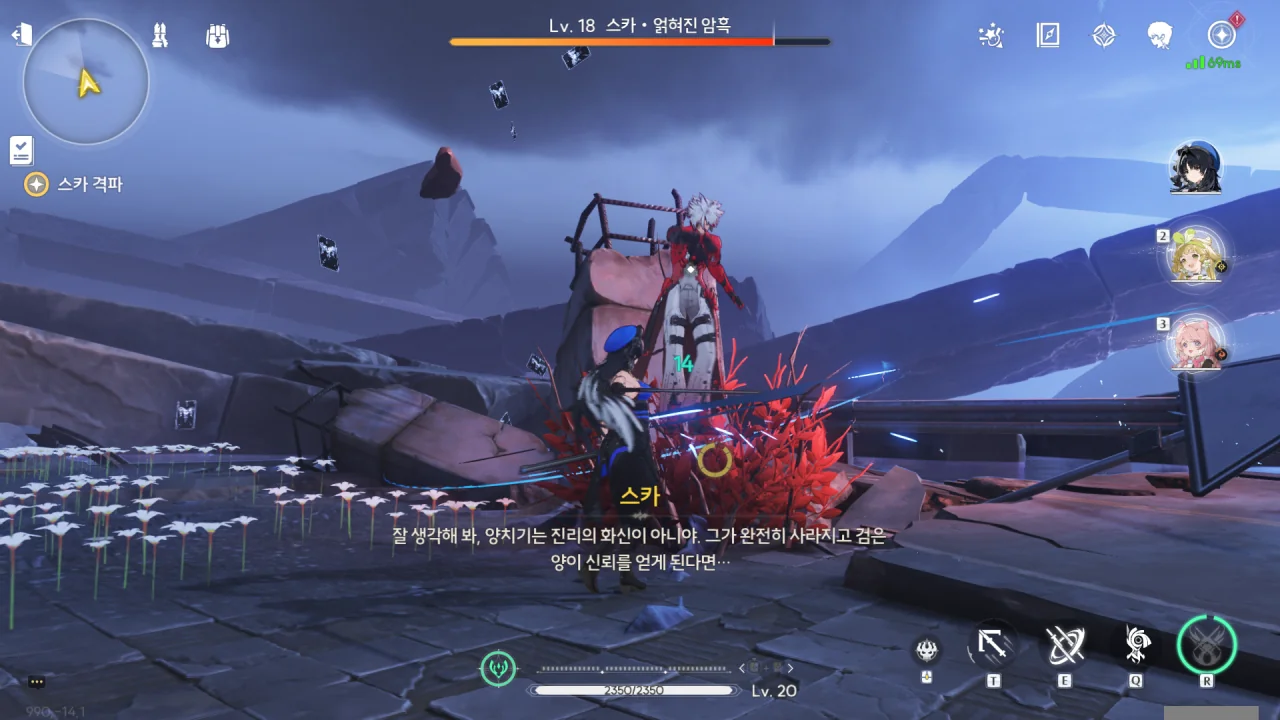
Task: Click the exit door icon
Action: pos(21,35)
